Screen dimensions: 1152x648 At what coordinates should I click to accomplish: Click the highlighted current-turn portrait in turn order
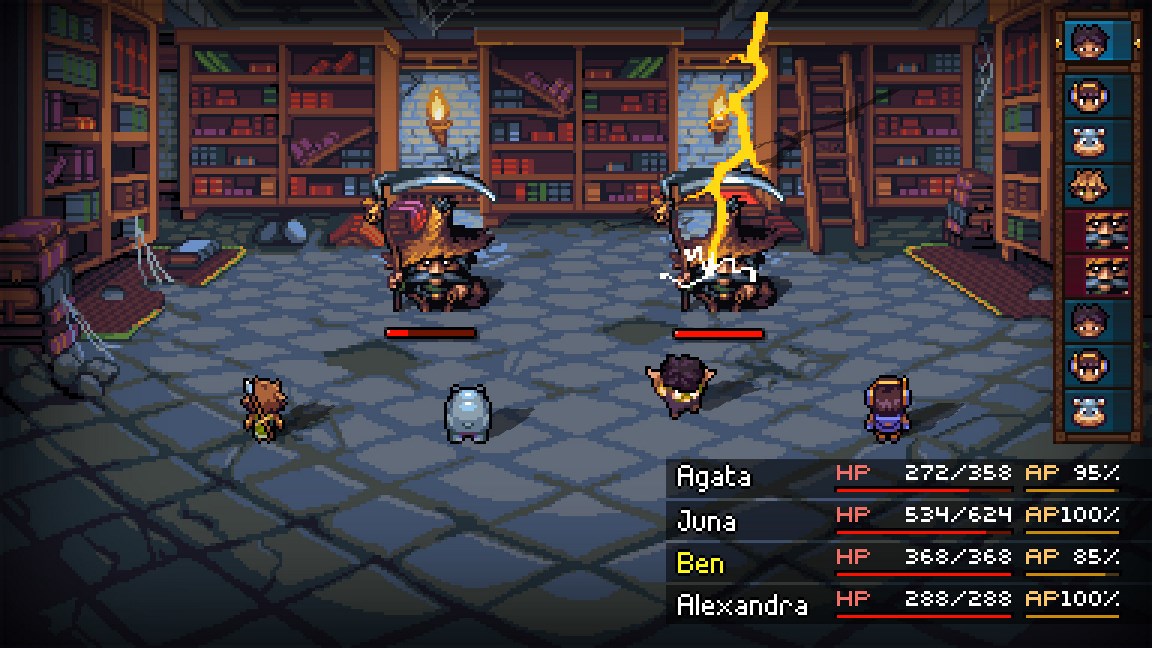(x=1097, y=41)
